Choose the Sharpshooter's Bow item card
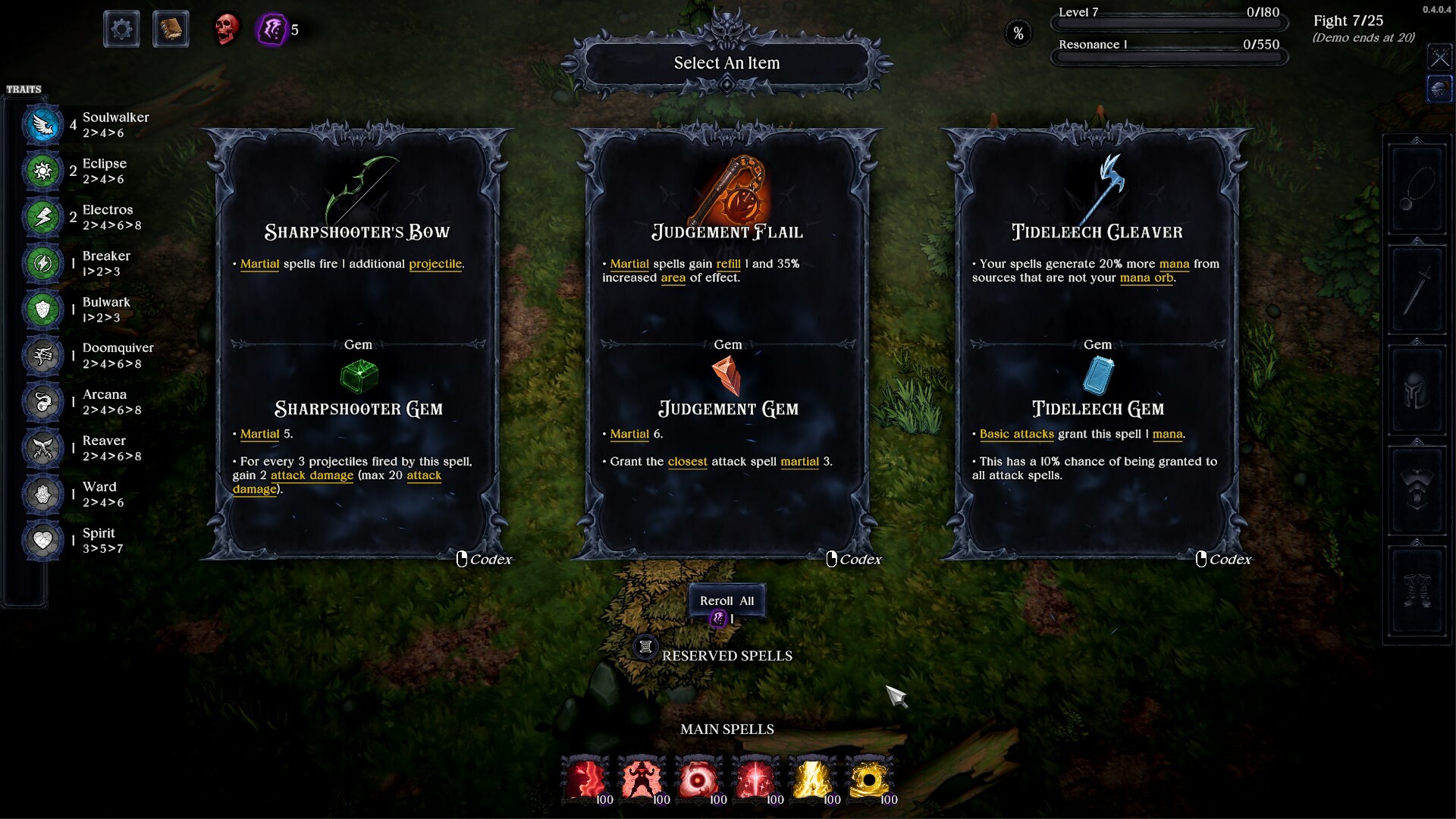The height and width of the screenshot is (819, 1456). click(358, 341)
